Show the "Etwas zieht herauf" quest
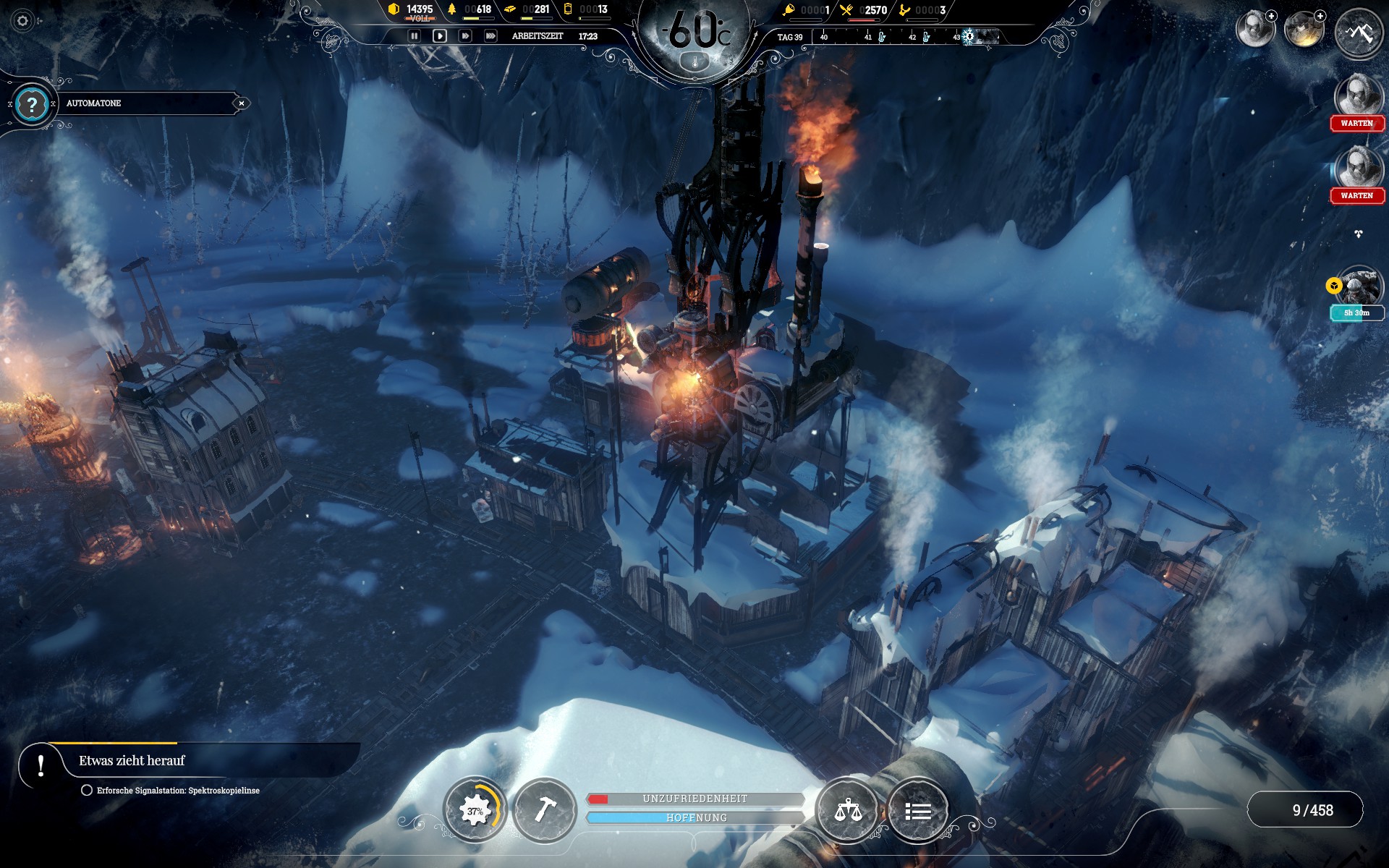The image size is (1389, 868). [132, 761]
